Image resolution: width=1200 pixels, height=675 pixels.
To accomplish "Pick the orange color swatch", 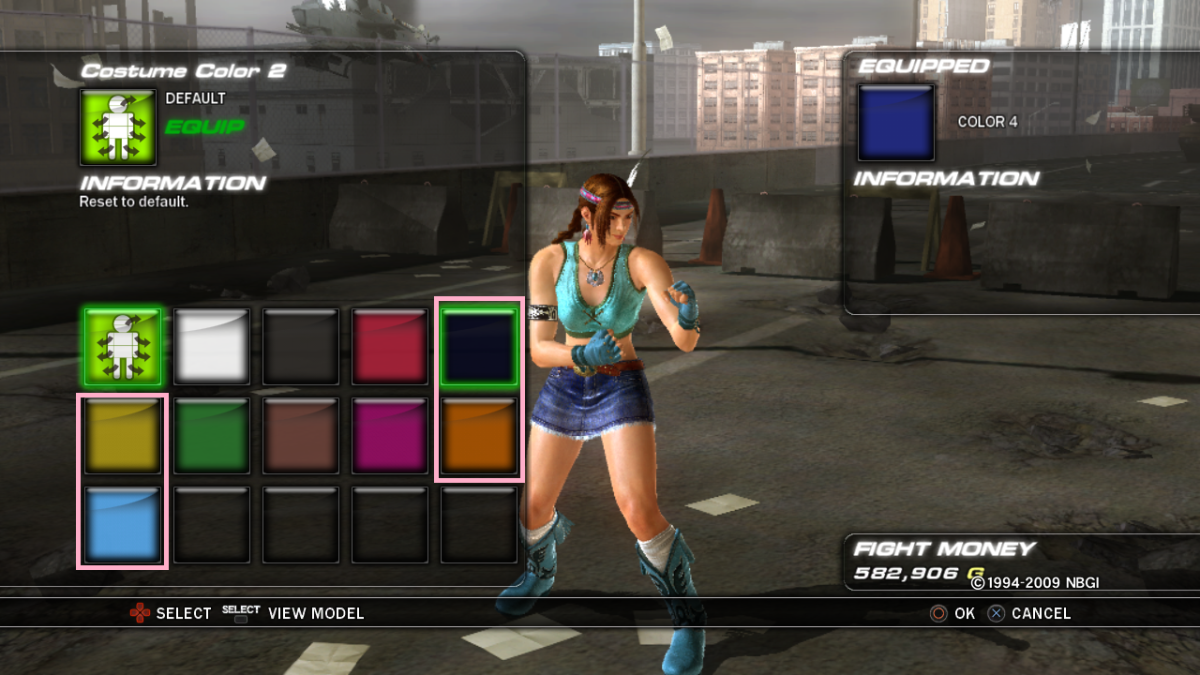I will click(478, 435).
